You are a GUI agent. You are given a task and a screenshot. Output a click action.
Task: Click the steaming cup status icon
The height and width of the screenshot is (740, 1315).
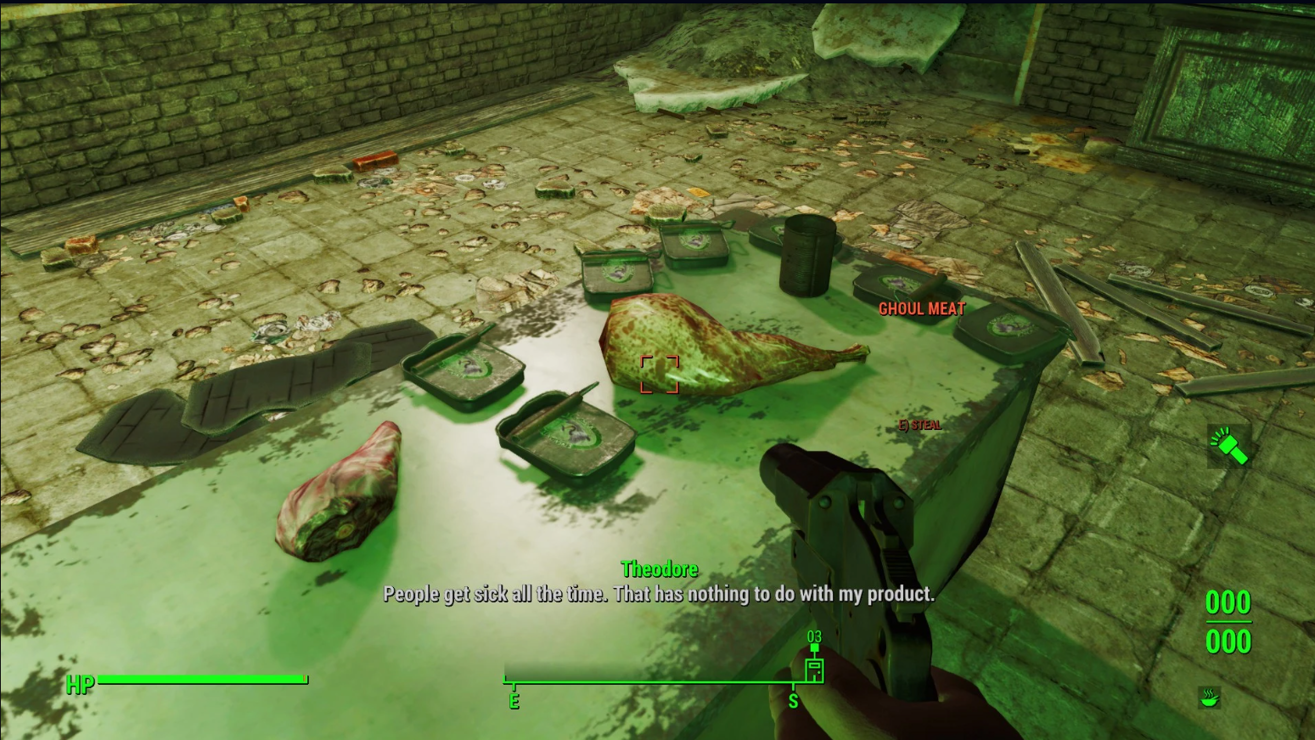point(1209,697)
